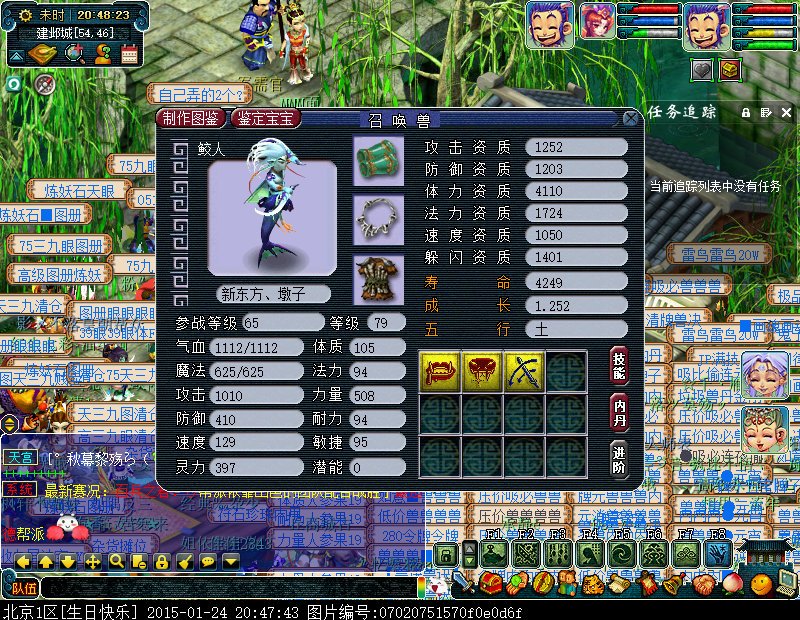
Task: Select the first yellow skill icon
Action: tap(439, 370)
